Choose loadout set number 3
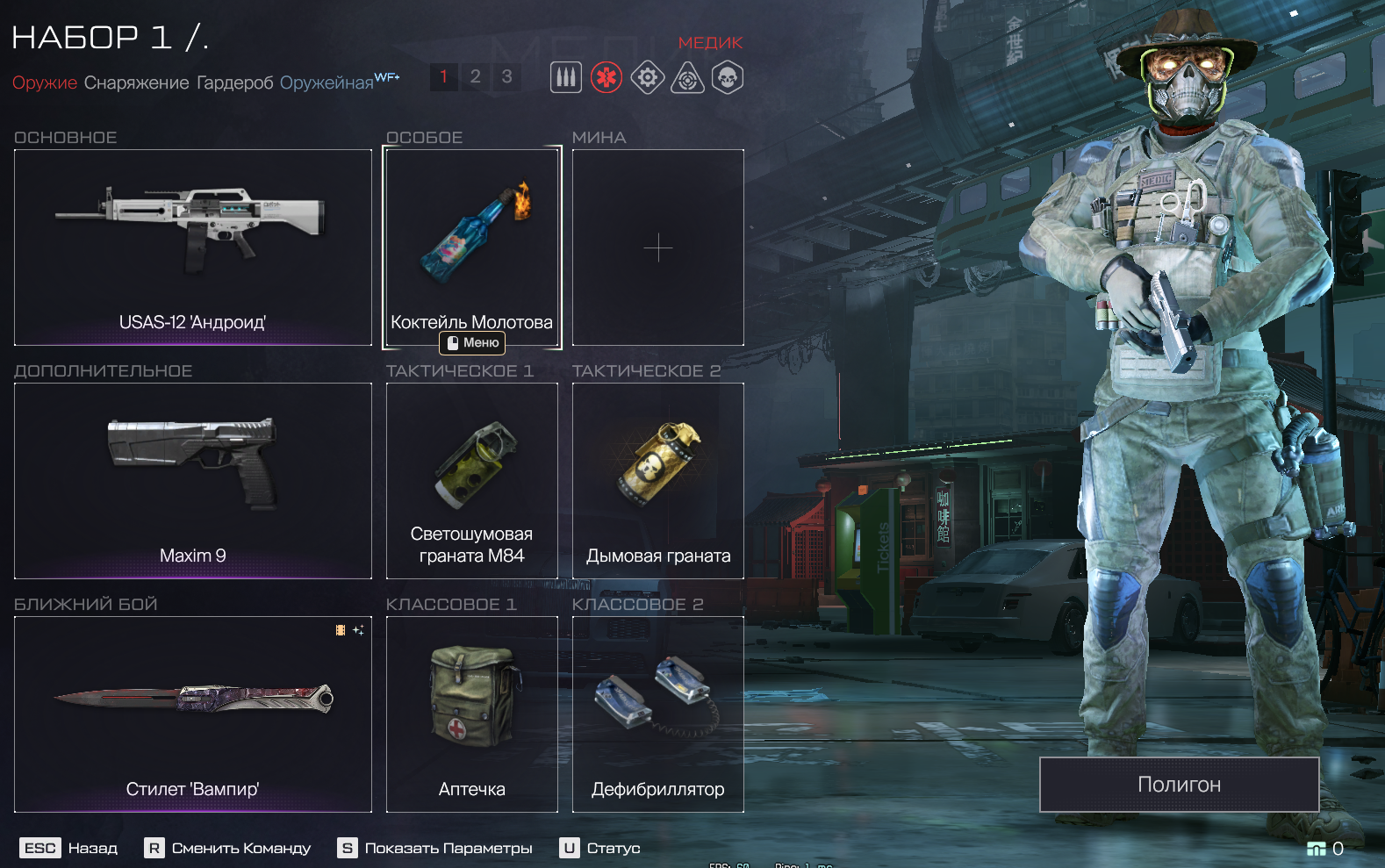 point(506,77)
